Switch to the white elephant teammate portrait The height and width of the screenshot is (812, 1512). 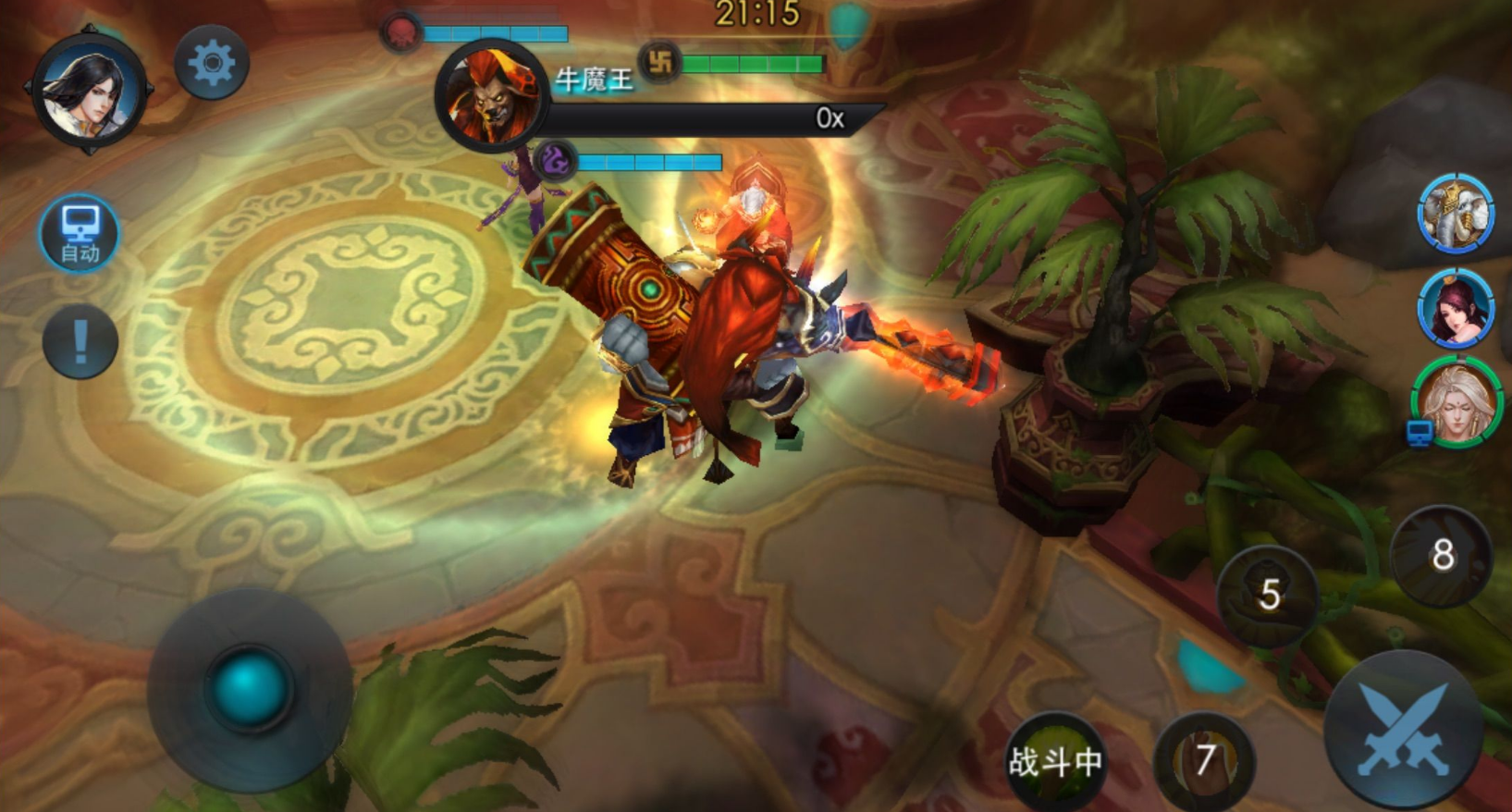1456,214
